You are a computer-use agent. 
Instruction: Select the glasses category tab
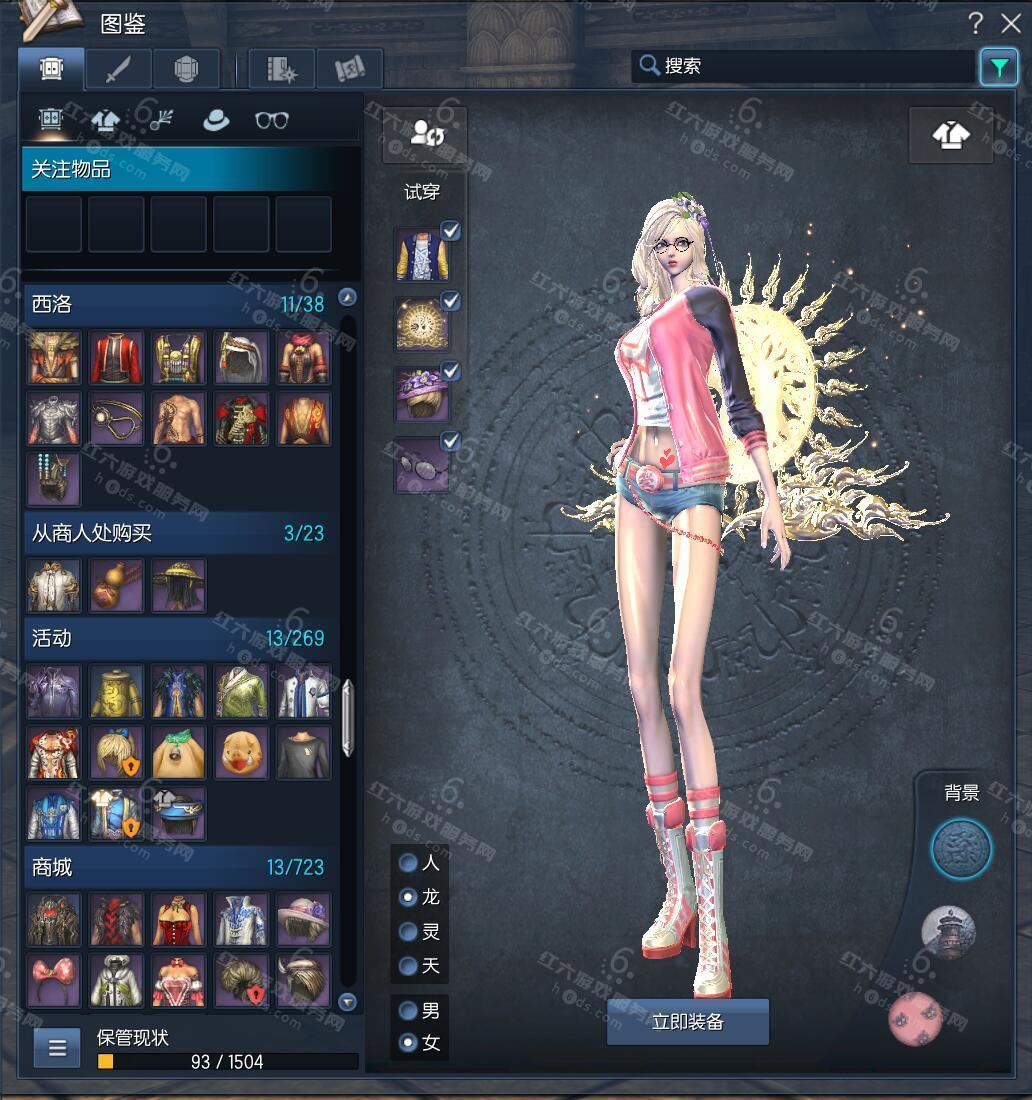(x=271, y=121)
